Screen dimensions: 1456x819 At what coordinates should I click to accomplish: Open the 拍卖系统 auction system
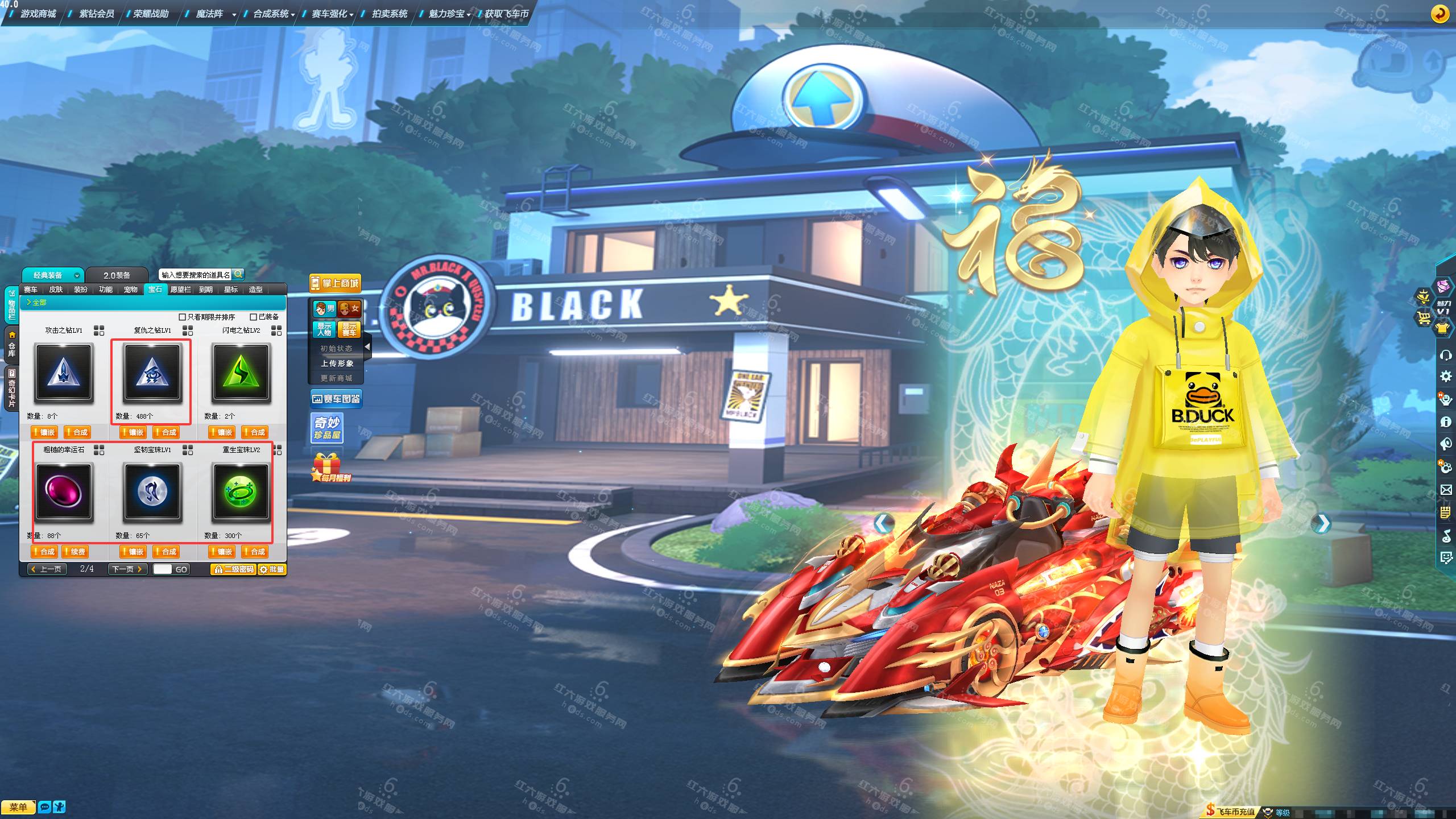(x=389, y=14)
